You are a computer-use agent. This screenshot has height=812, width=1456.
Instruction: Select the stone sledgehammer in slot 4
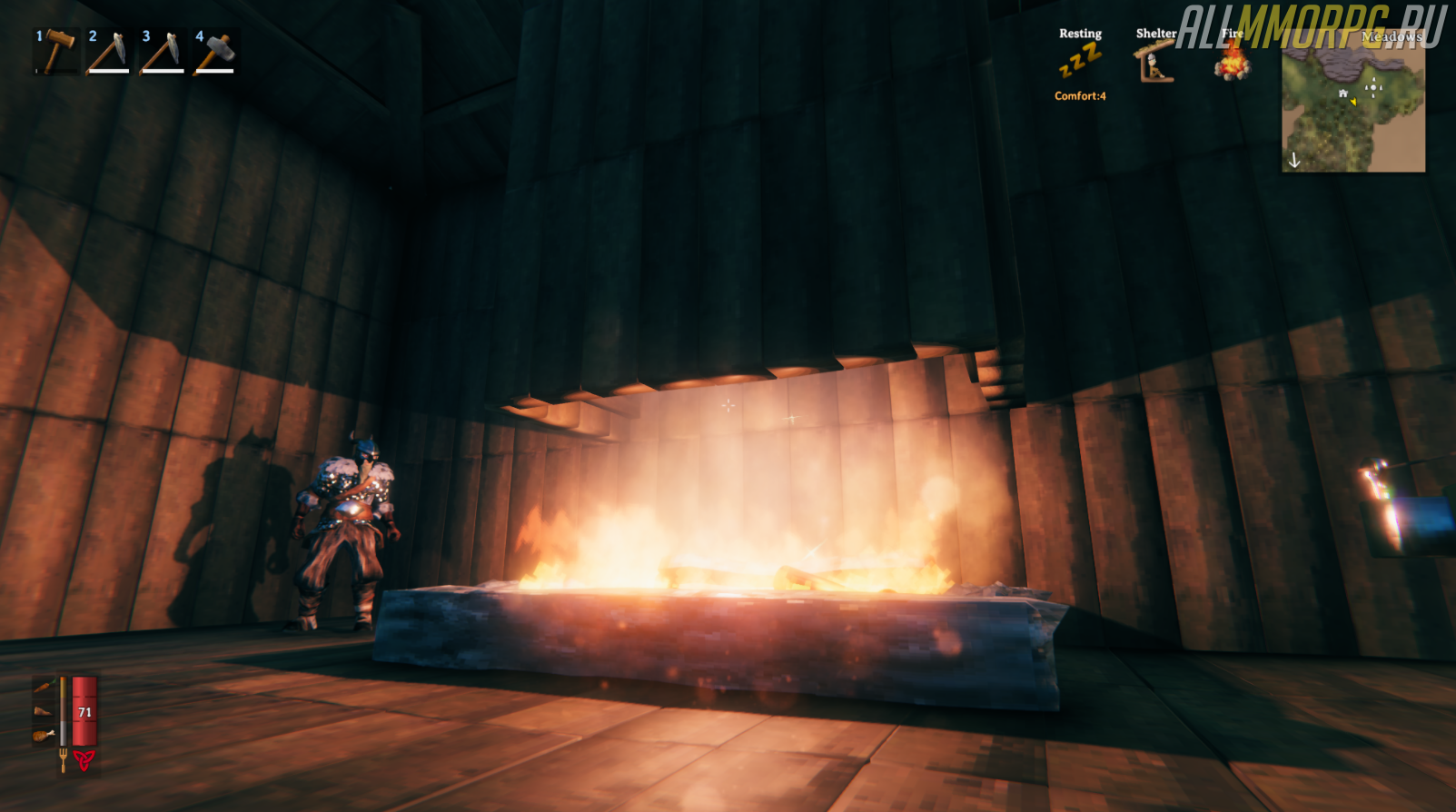point(216,52)
